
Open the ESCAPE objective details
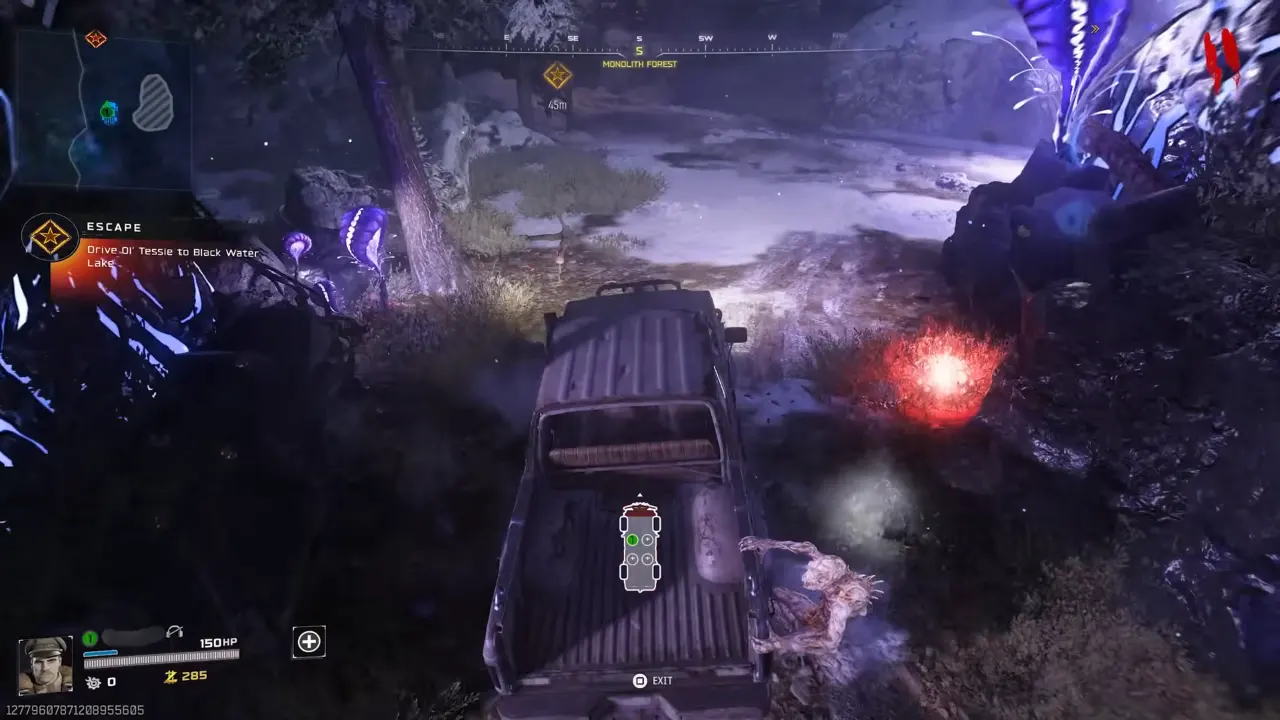click(x=114, y=227)
